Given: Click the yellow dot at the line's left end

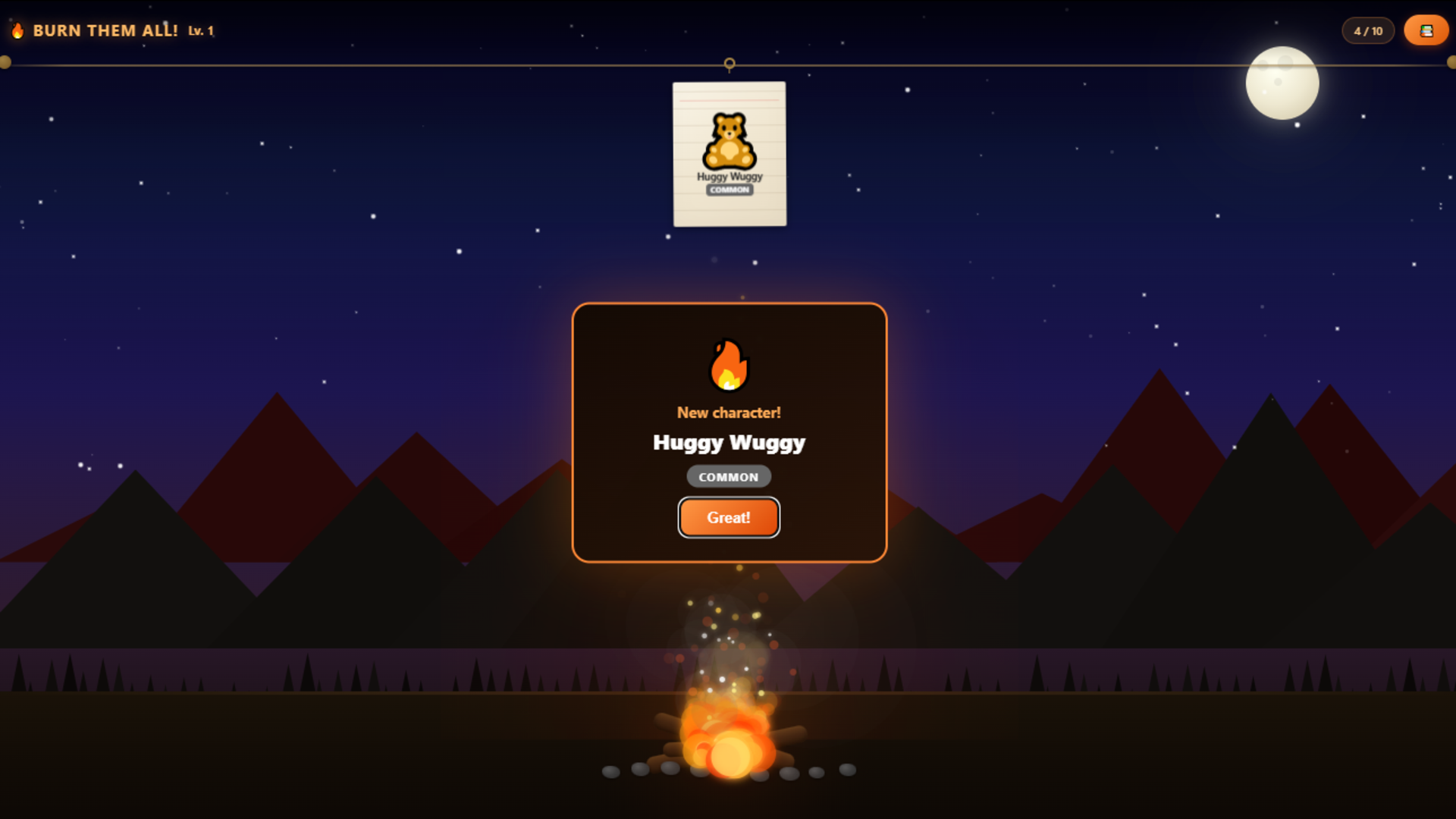Looking at the screenshot, I should pos(7,63).
